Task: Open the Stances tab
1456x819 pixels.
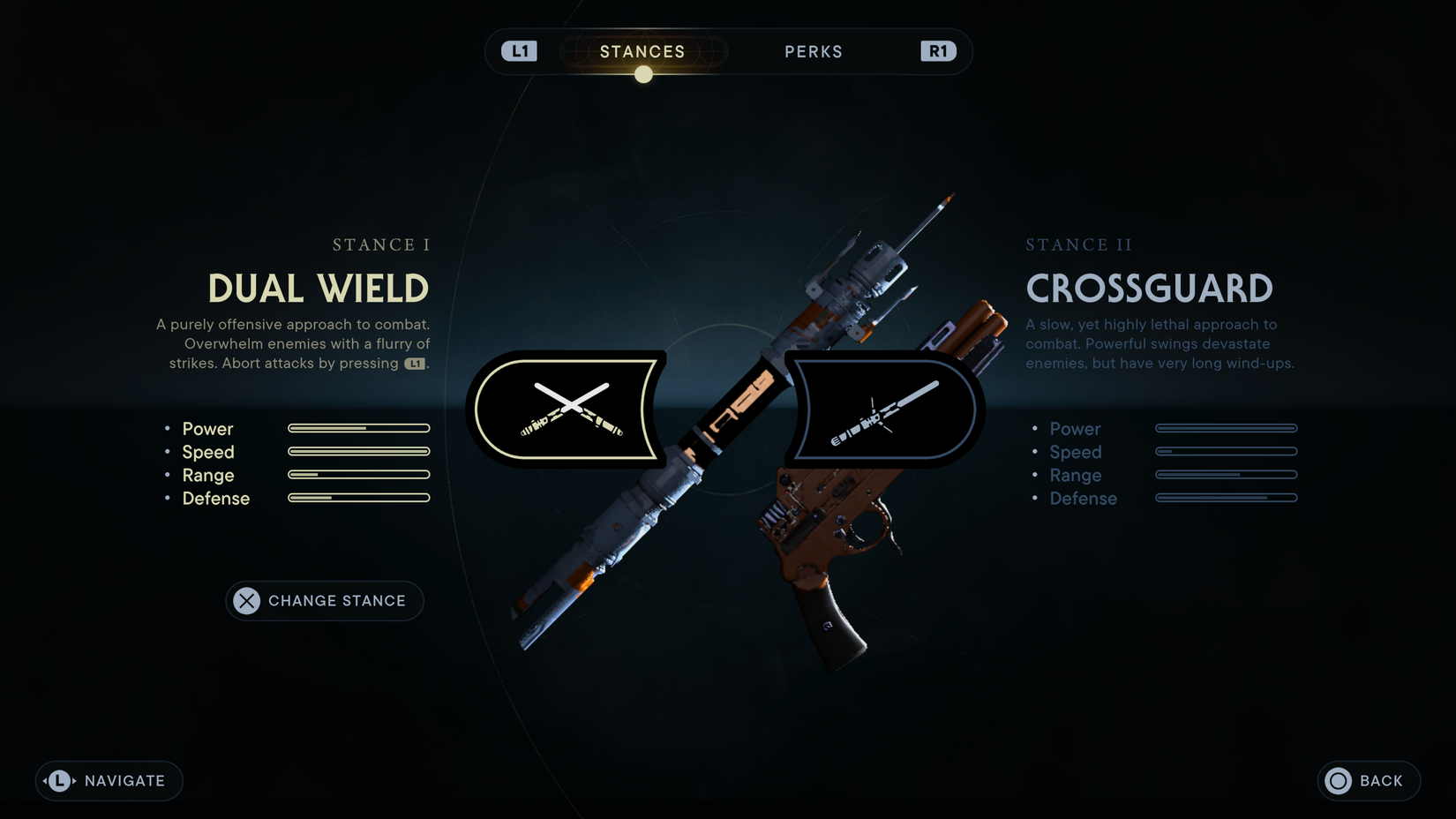Action: click(x=642, y=51)
